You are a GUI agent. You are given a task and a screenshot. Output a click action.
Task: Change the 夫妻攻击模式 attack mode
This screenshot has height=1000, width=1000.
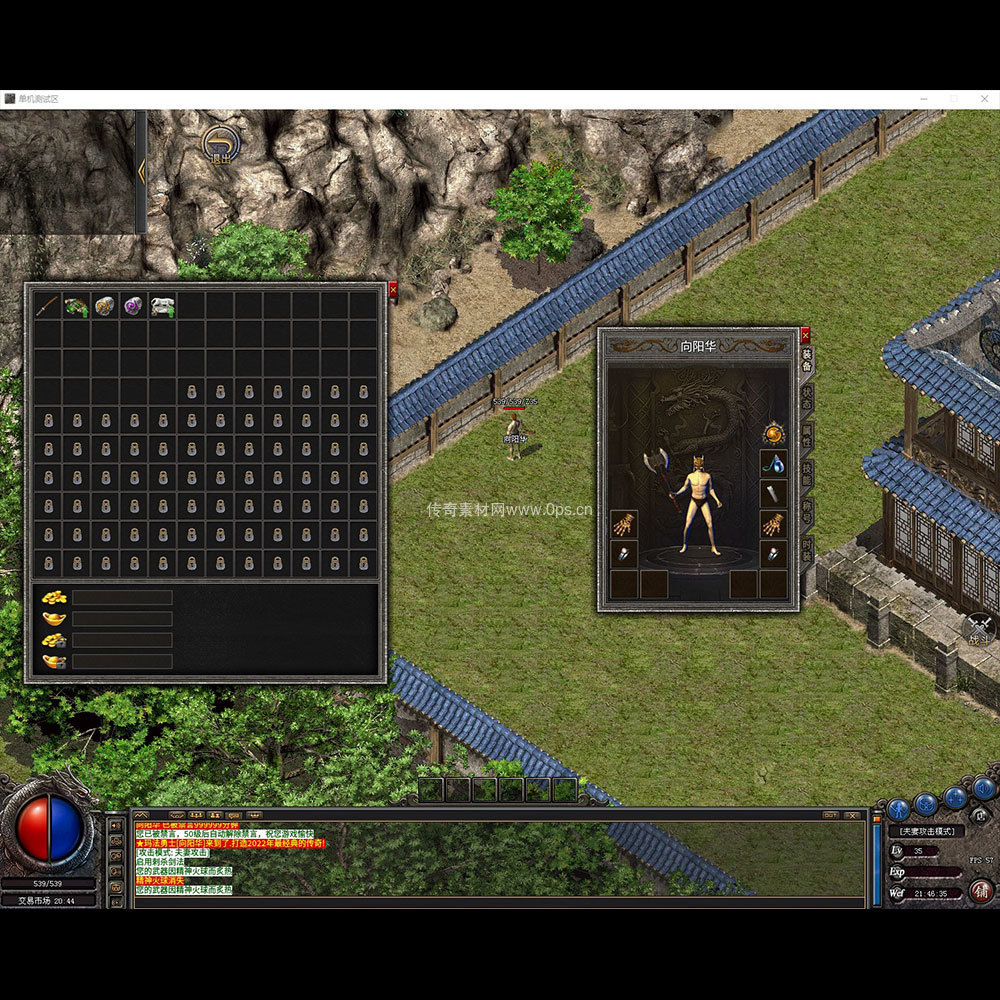coord(927,831)
